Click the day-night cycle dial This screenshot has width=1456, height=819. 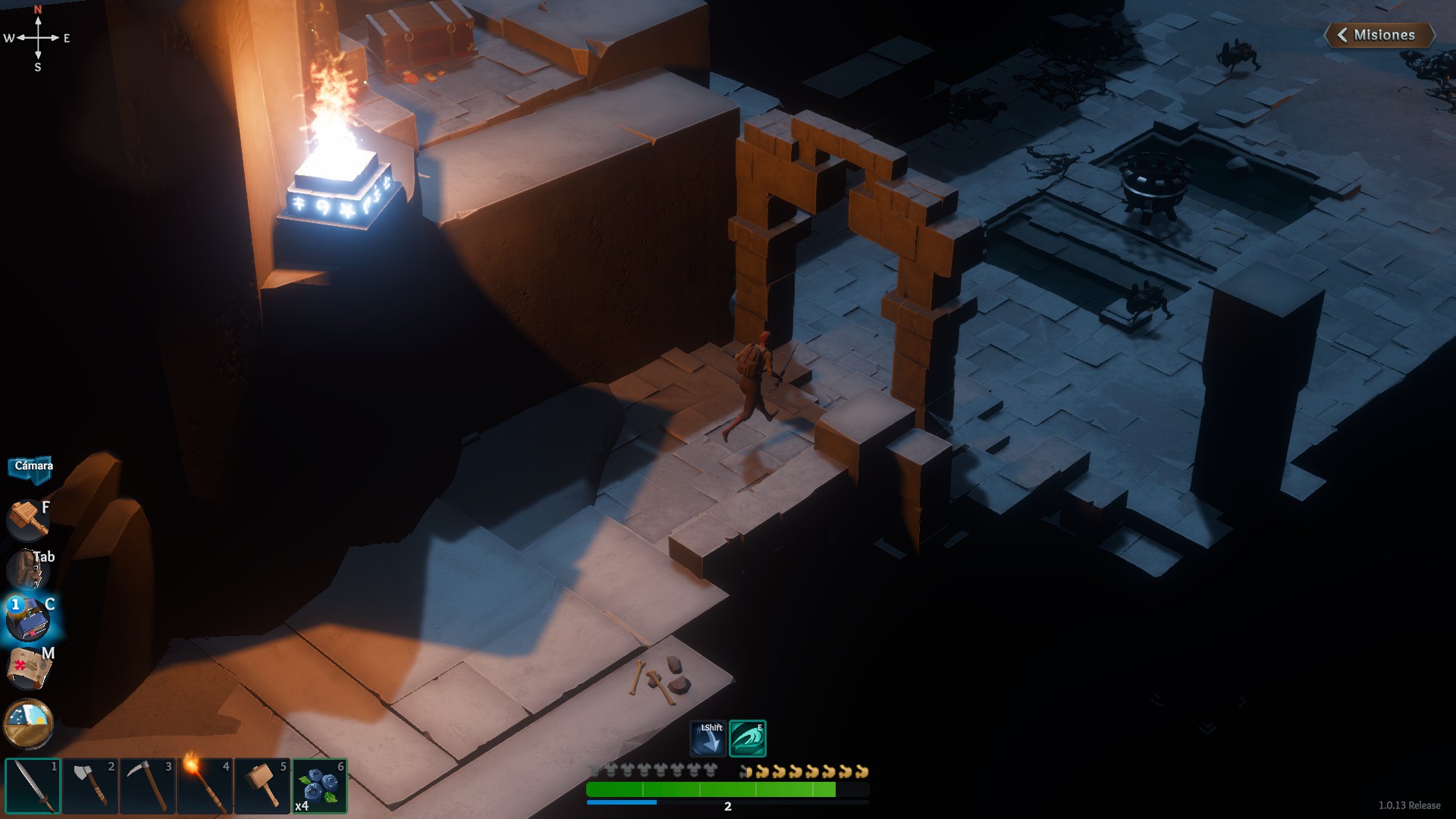tap(28, 722)
